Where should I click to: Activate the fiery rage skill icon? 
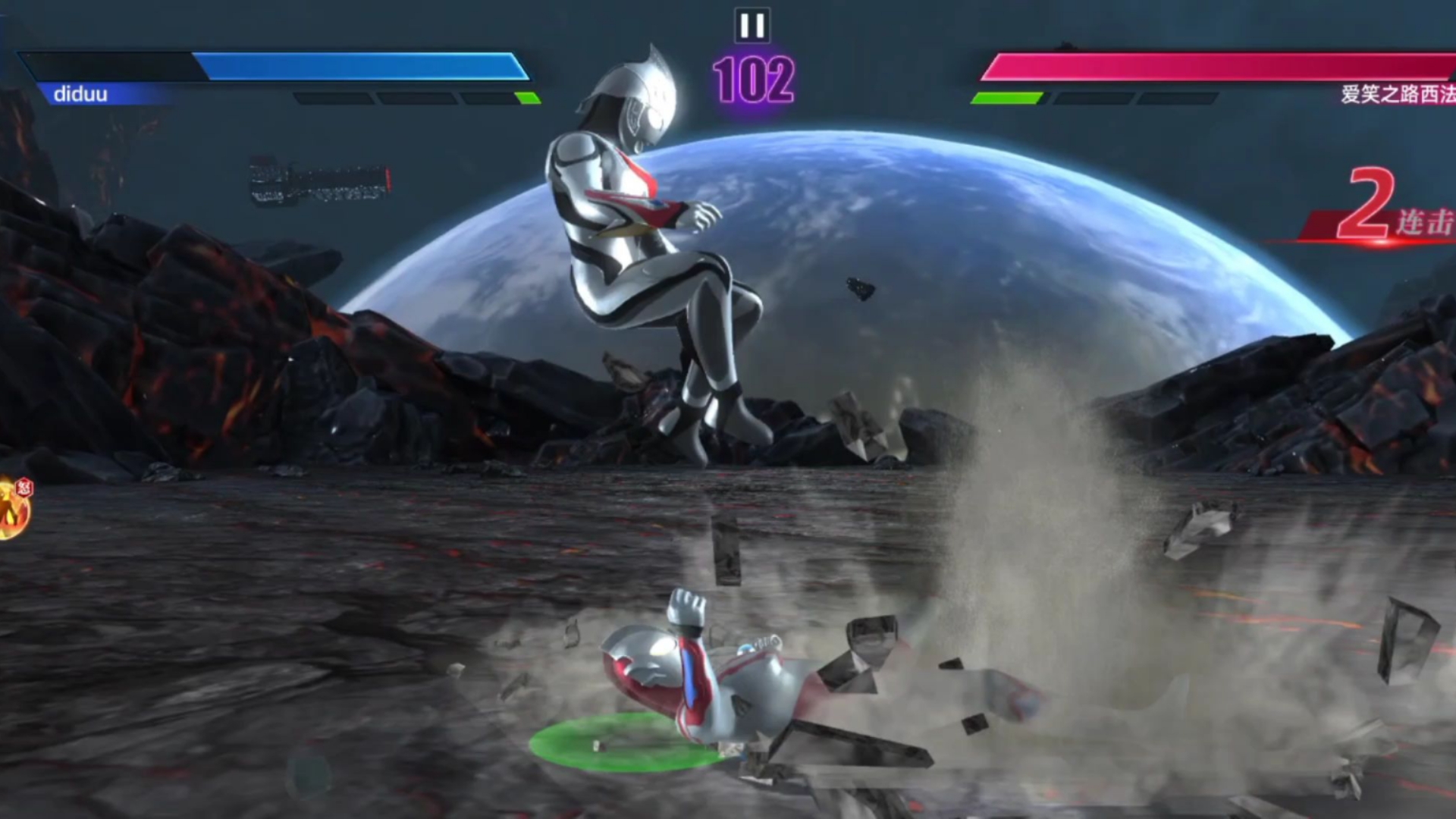[13, 509]
